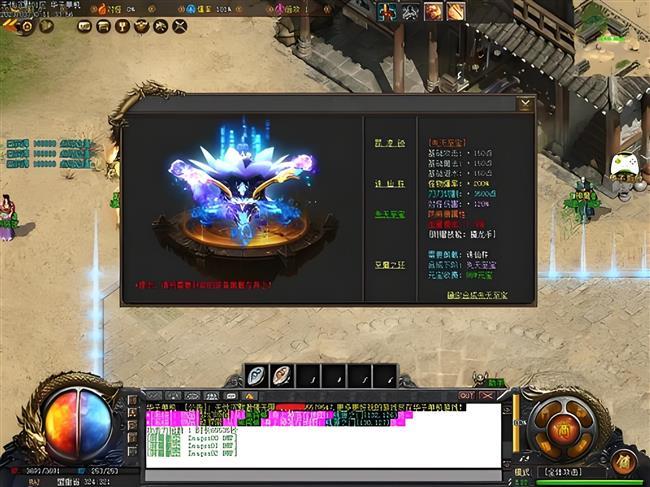Toggle the attack mode button under the compass

(563, 470)
